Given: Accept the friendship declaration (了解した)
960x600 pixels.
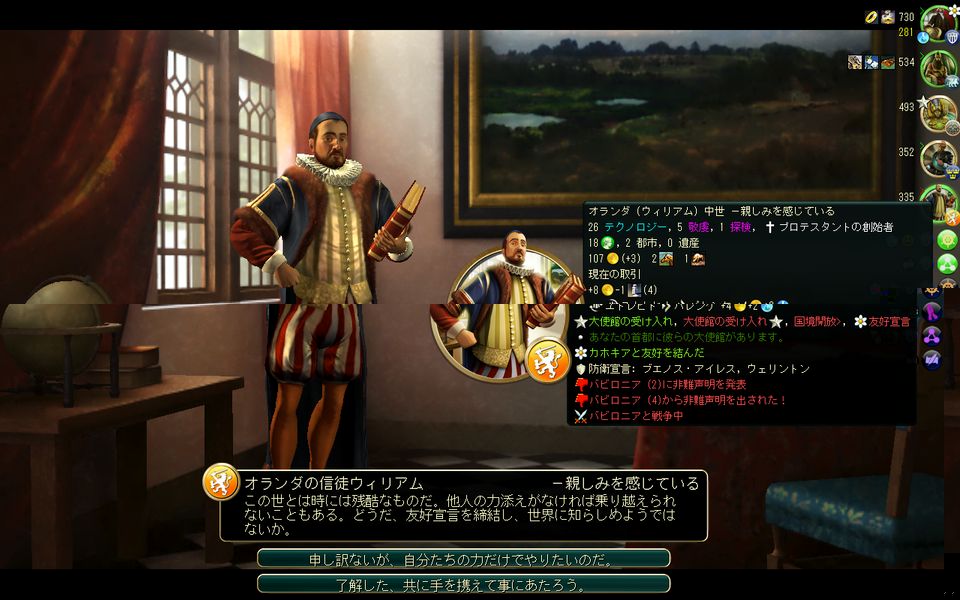Looking at the screenshot, I should click(x=463, y=584).
